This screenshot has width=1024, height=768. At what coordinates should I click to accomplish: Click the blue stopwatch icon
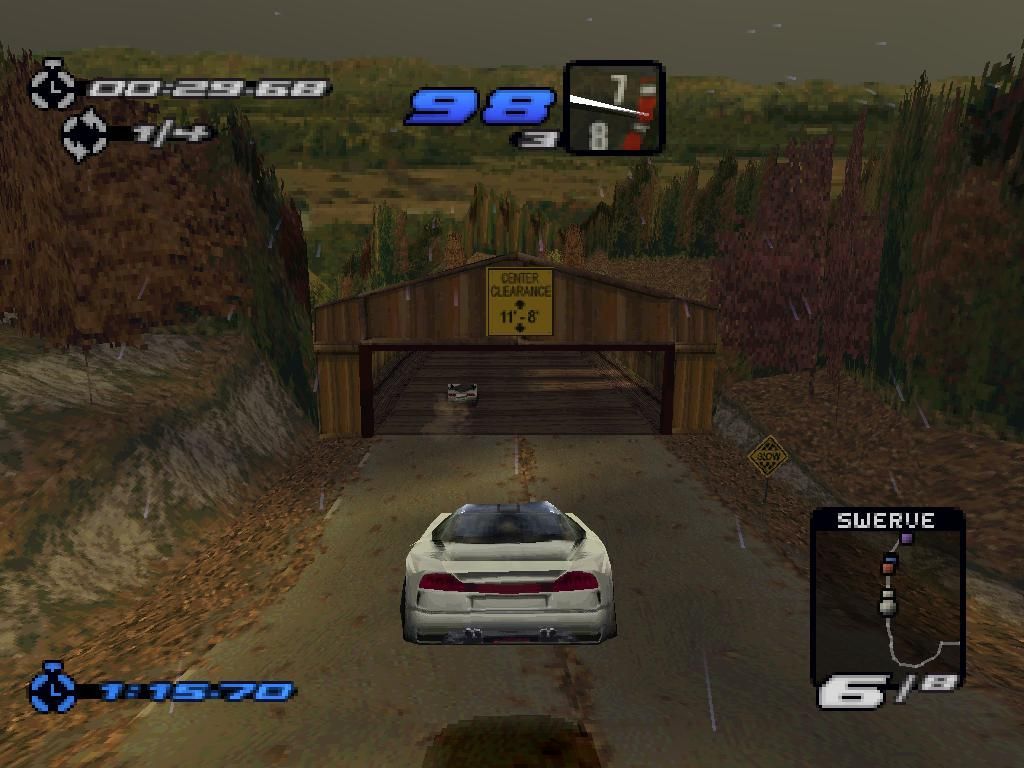point(53,689)
